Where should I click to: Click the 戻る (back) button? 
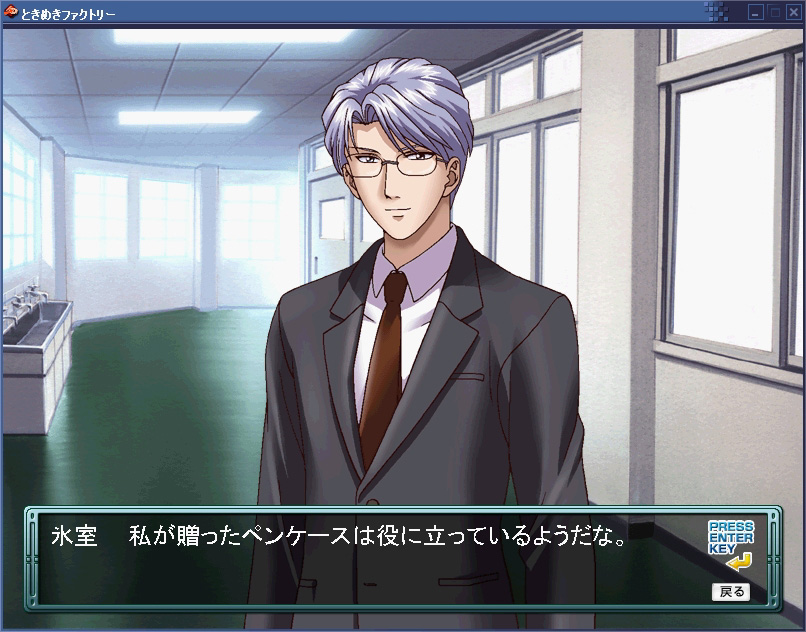coord(730,591)
